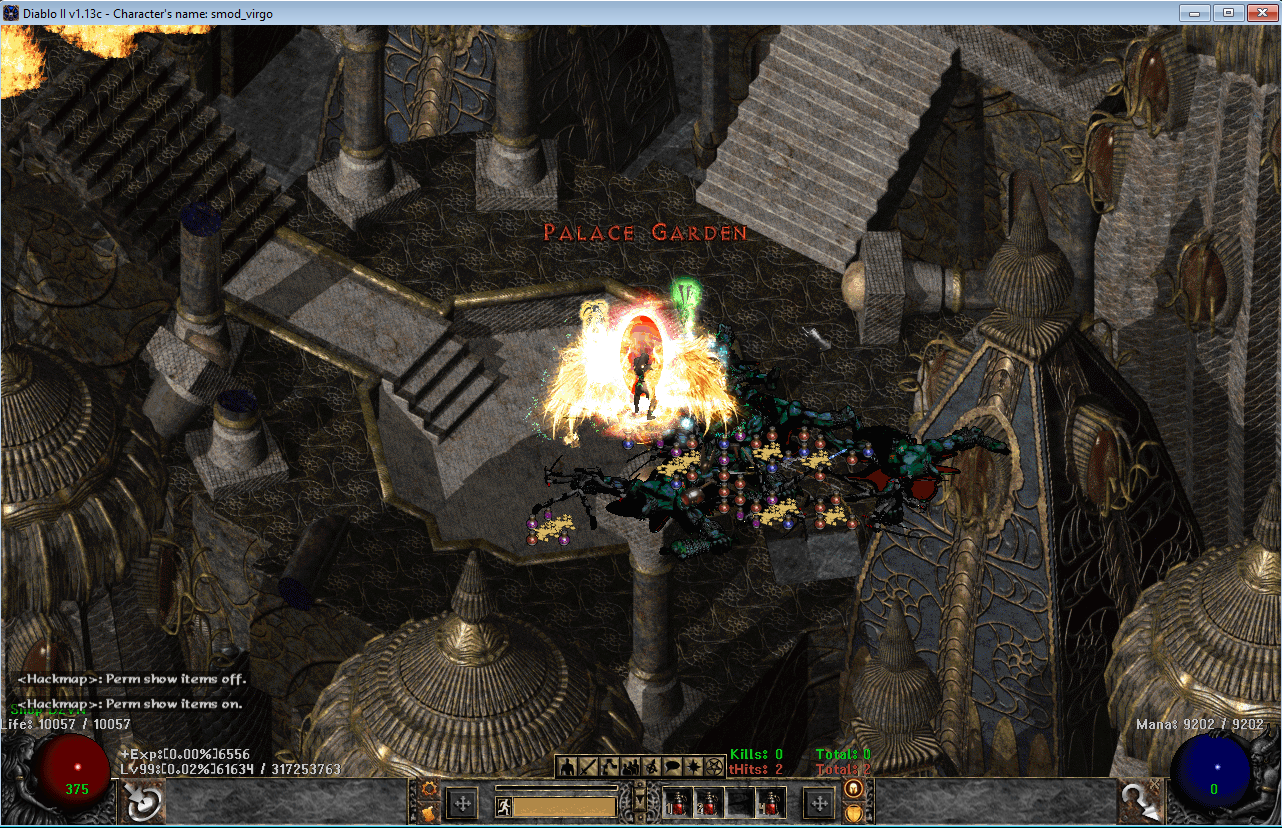Close the Diablo II window
Viewport: 1282px width, 828px height.
(x=1257, y=13)
